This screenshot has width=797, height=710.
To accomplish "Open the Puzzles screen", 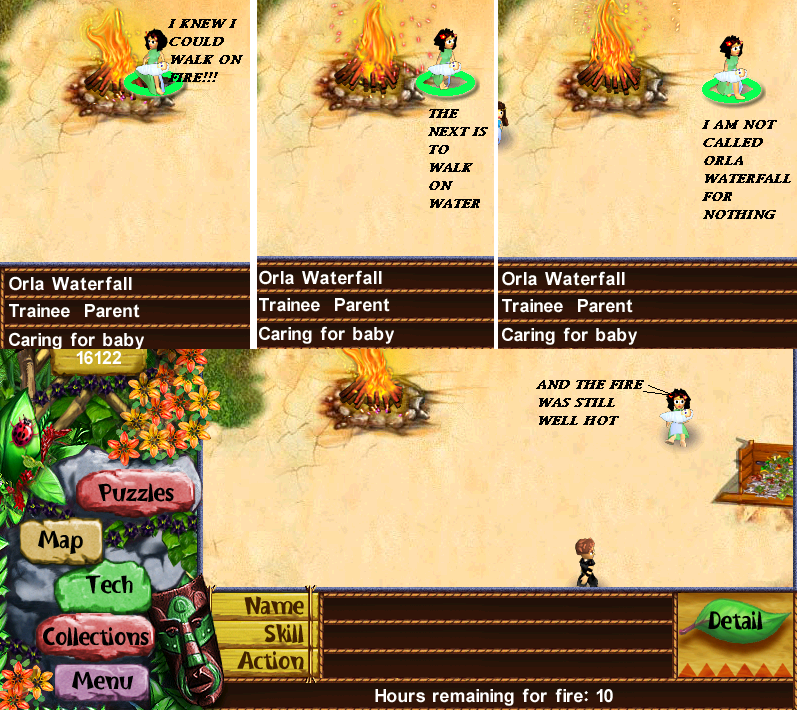I will [136, 493].
